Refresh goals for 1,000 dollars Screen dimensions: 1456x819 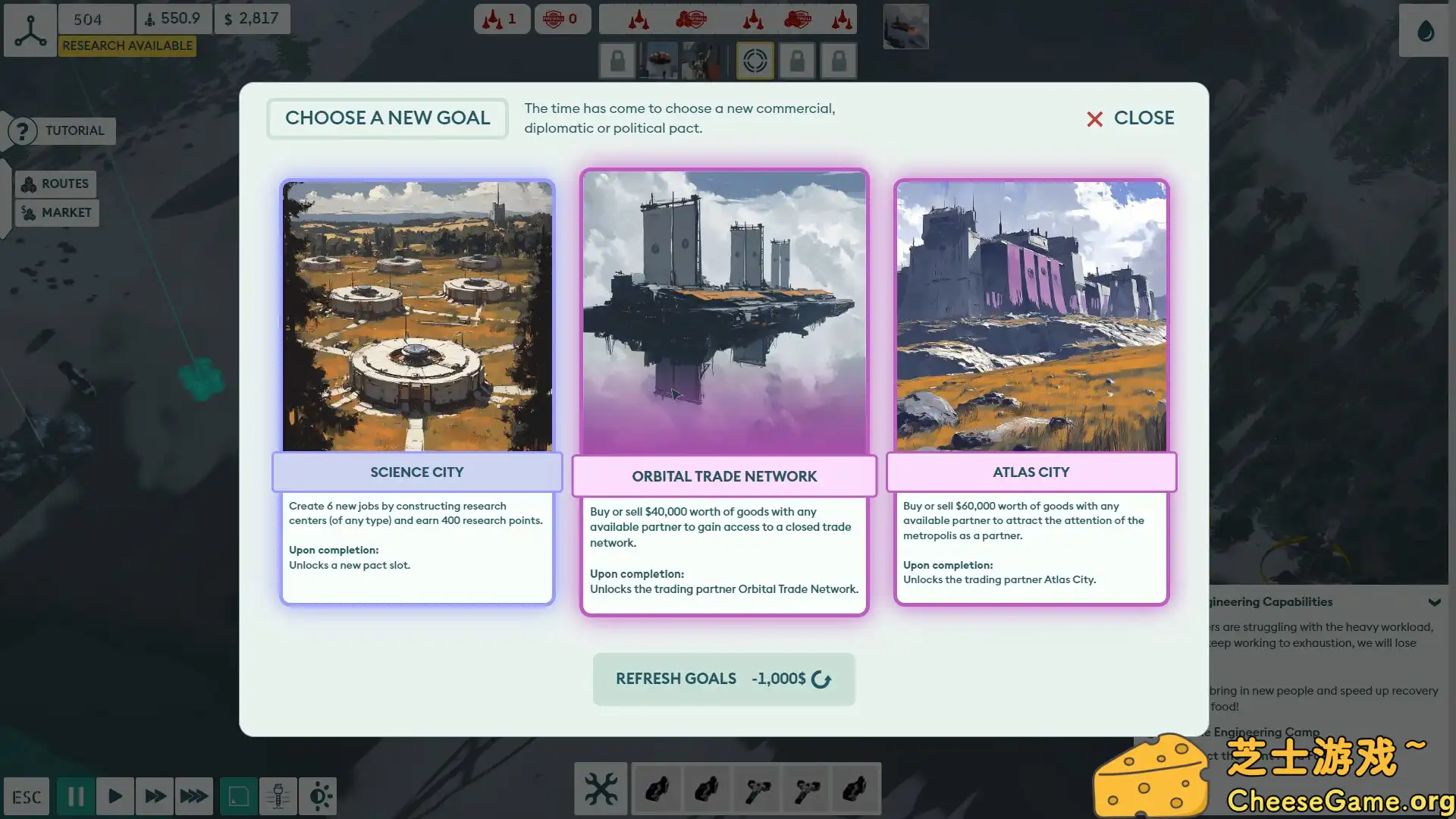[x=723, y=679]
